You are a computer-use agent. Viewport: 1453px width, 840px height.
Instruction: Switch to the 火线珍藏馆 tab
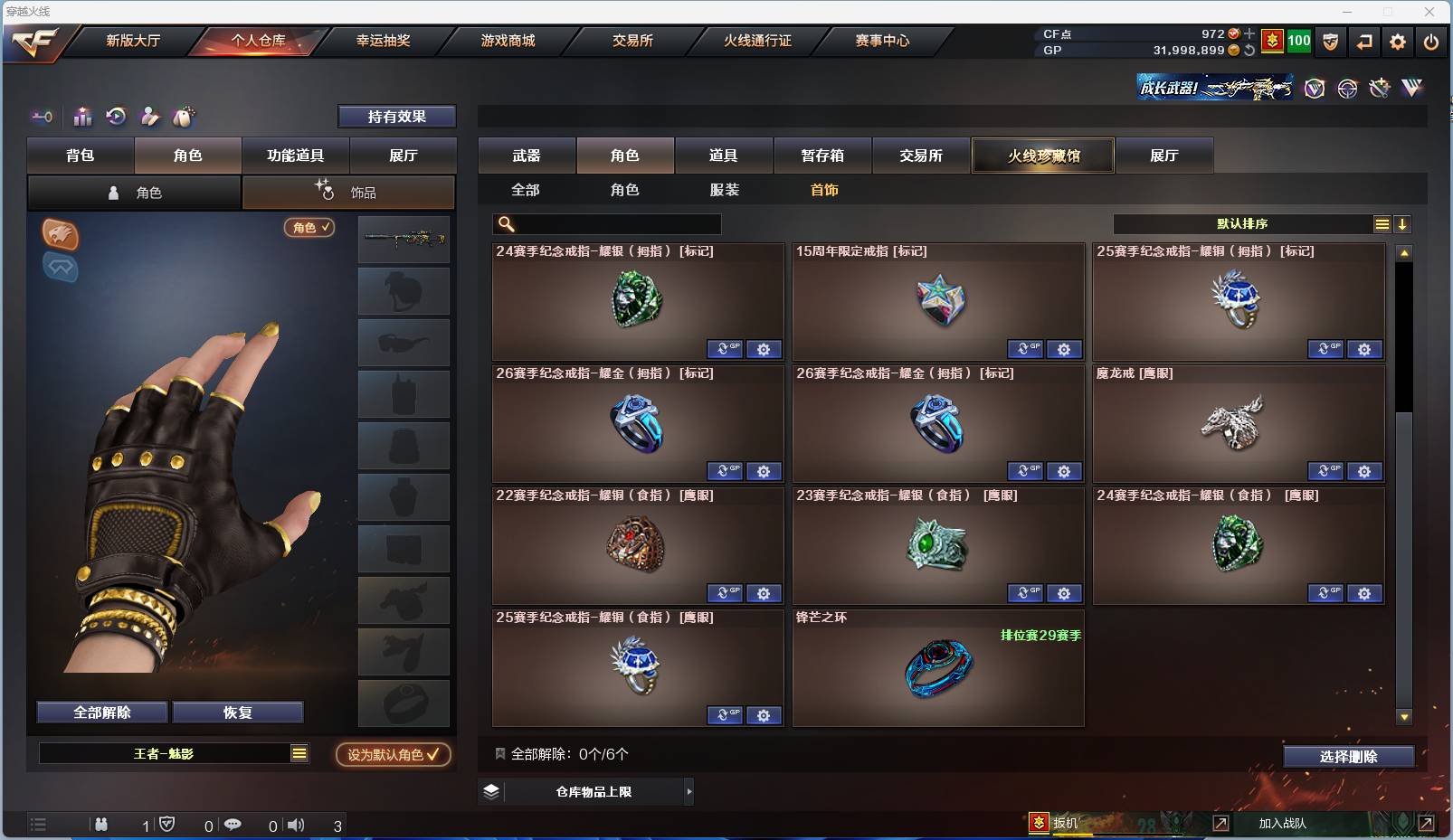point(1043,156)
